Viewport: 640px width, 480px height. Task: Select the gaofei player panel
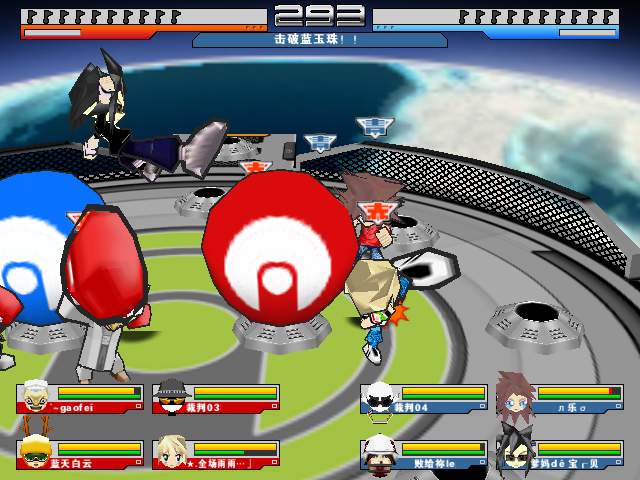pyautogui.click(x=80, y=399)
